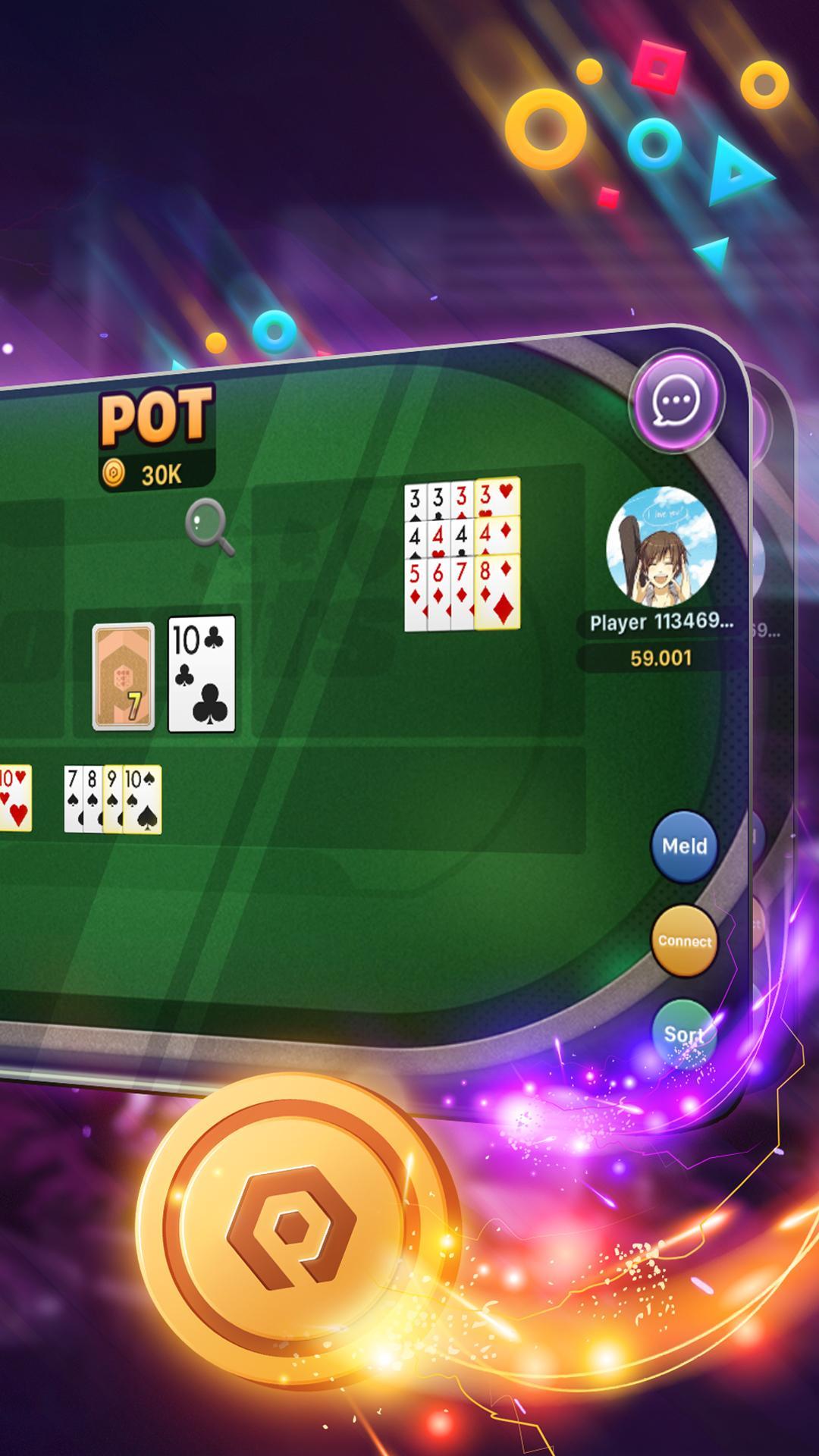Click the magnifying glass icon
This screenshot has width=819, height=1456.
[208, 526]
